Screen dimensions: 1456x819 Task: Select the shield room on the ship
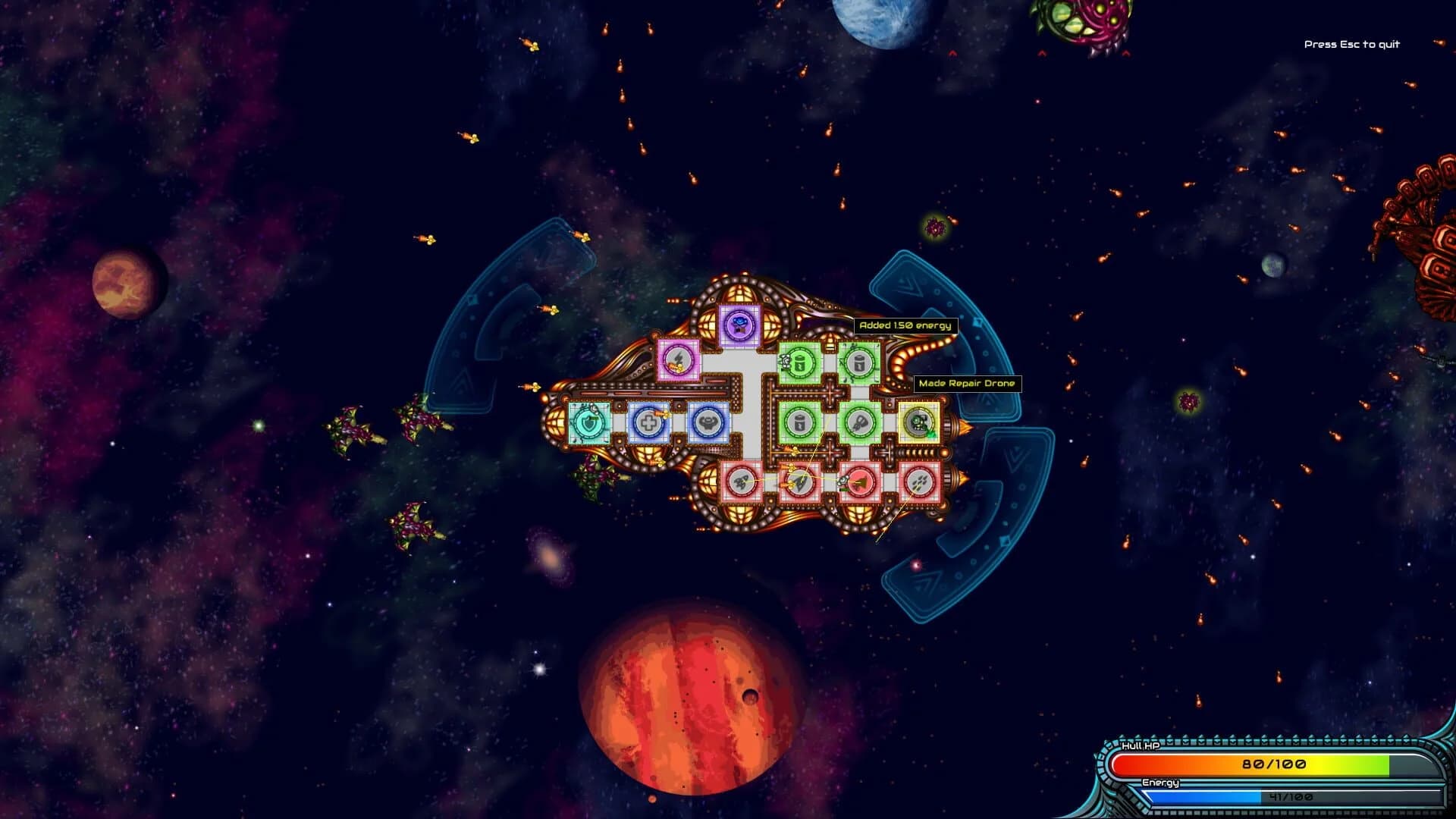pyautogui.click(x=589, y=422)
